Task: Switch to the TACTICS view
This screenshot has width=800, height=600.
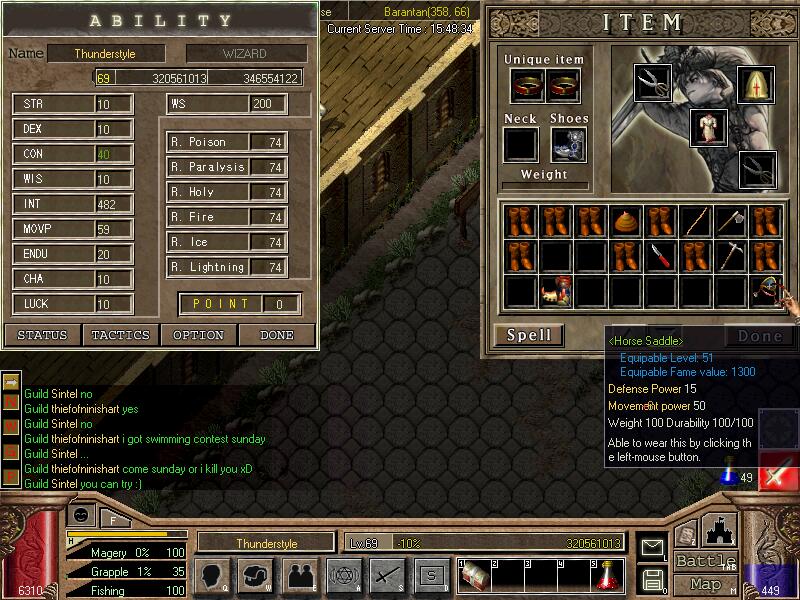Action: tap(121, 335)
